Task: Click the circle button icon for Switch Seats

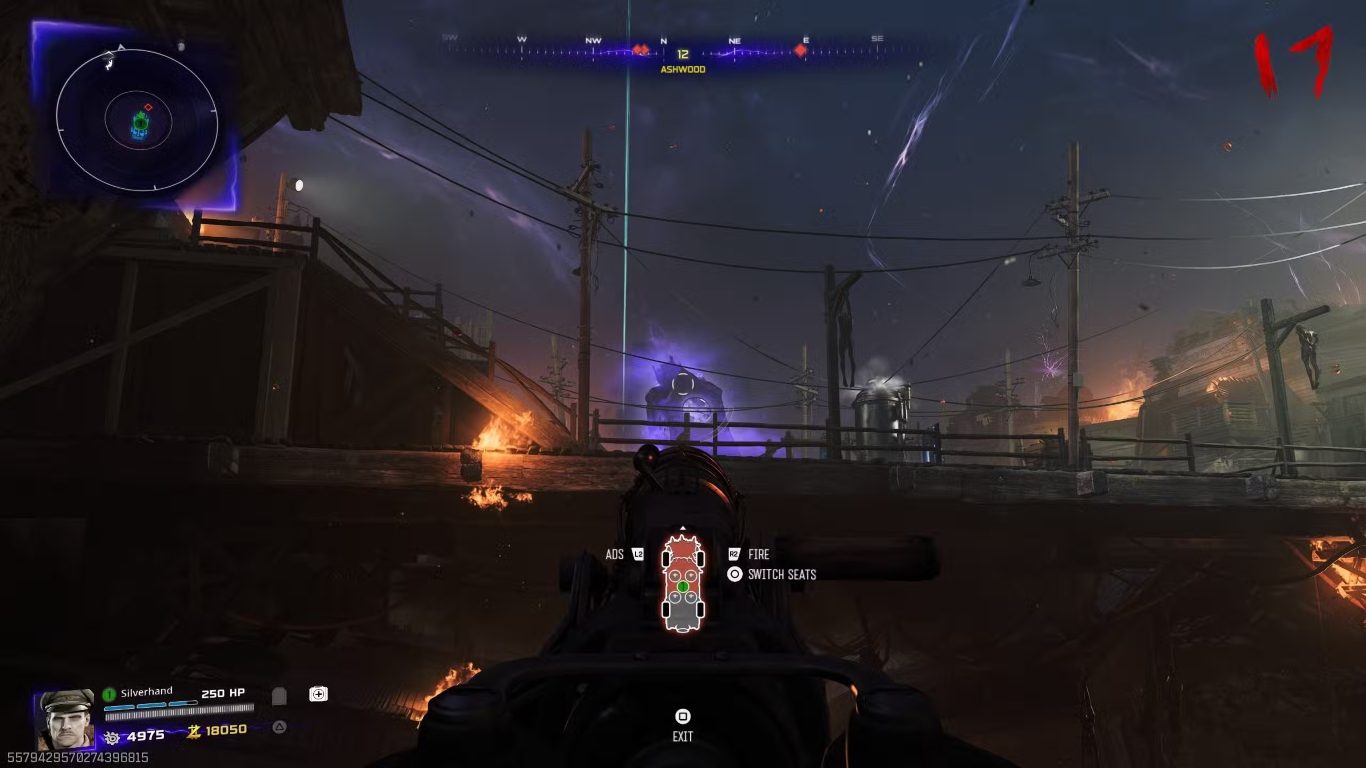Action: pos(735,572)
